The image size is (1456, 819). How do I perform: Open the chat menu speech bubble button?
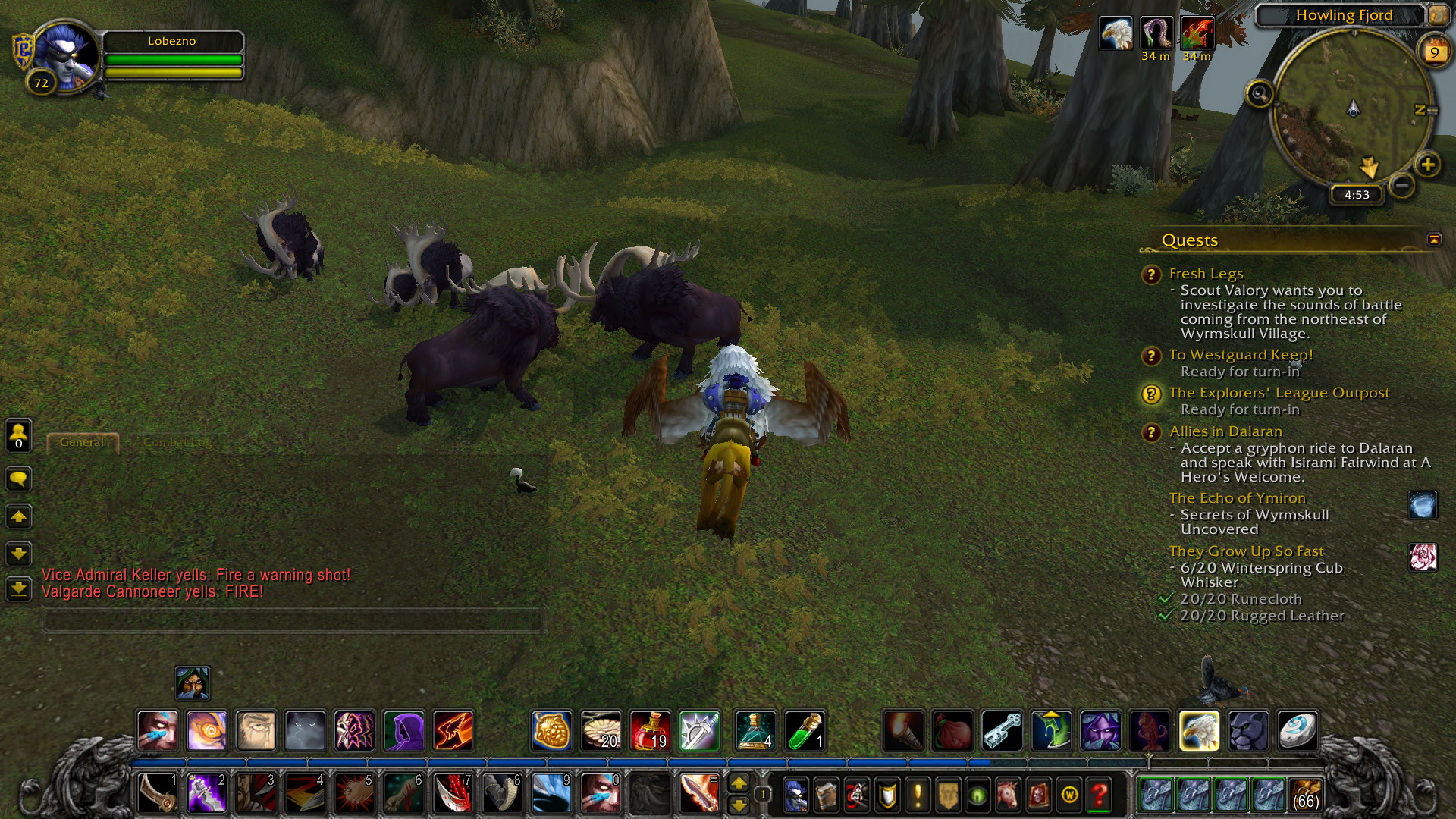click(x=19, y=479)
